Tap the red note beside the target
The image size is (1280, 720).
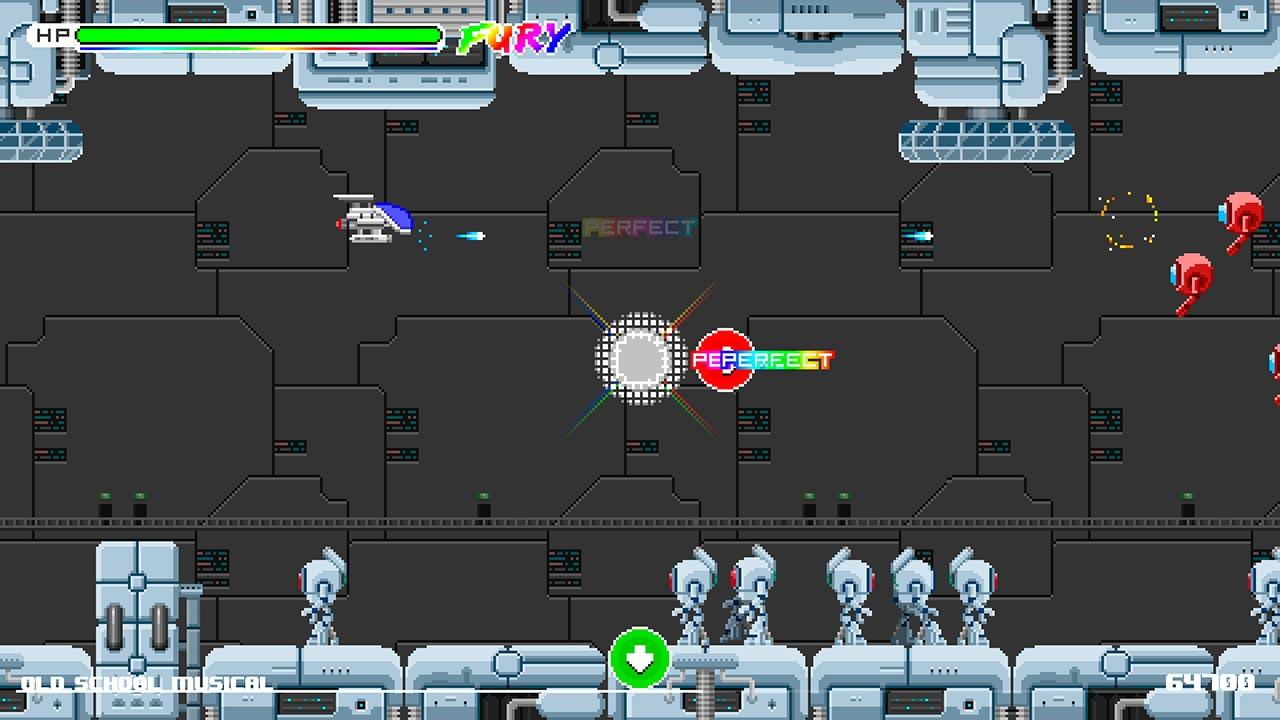(x=722, y=359)
